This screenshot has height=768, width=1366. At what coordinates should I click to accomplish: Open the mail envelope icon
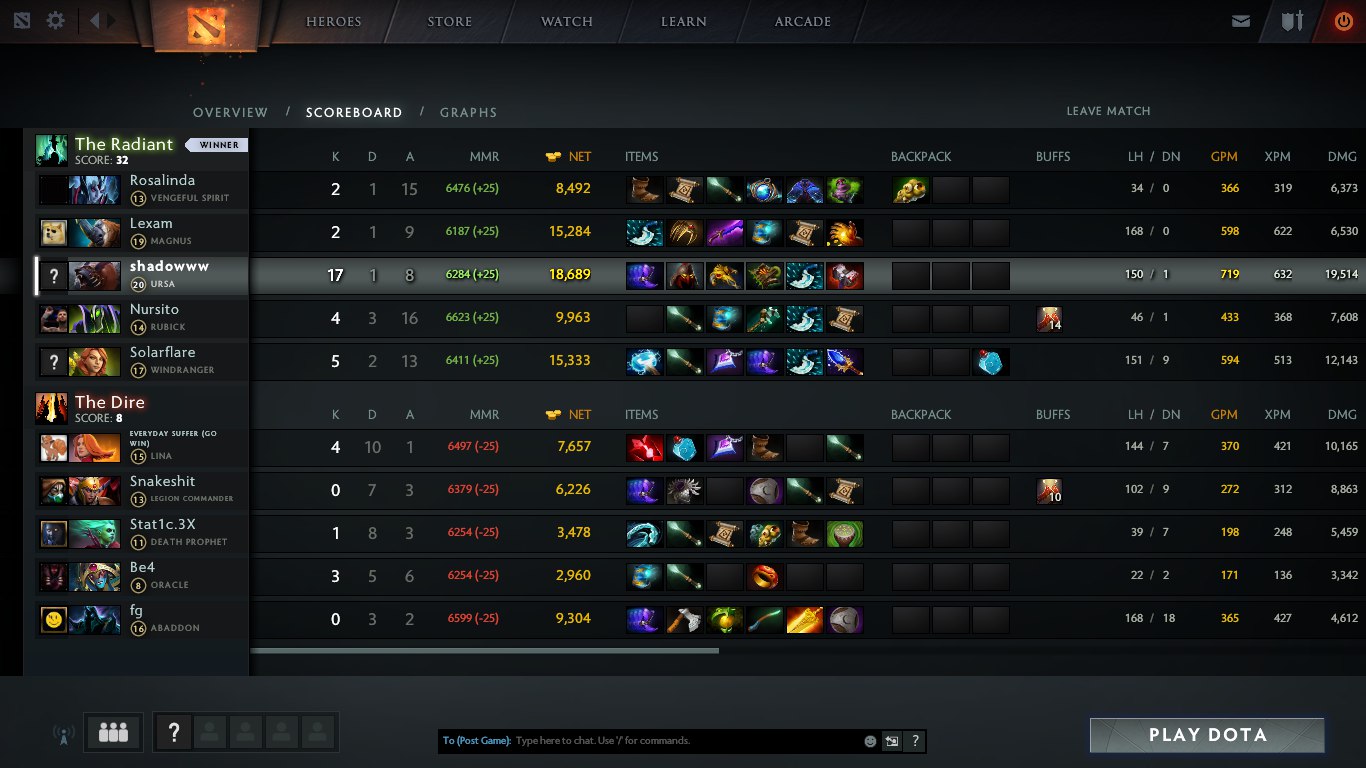coord(1241,21)
